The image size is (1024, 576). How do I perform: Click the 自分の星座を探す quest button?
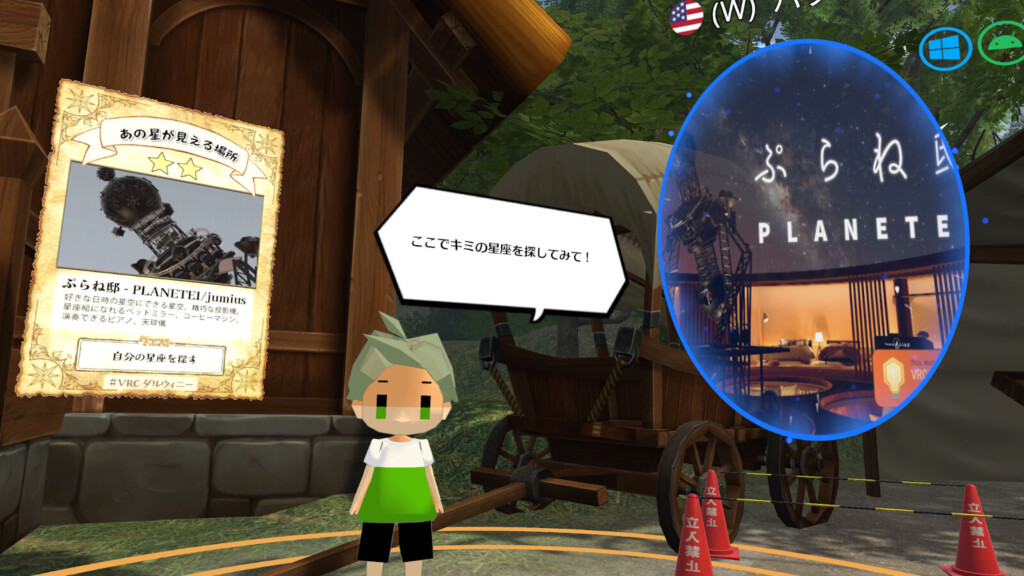click(x=151, y=356)
